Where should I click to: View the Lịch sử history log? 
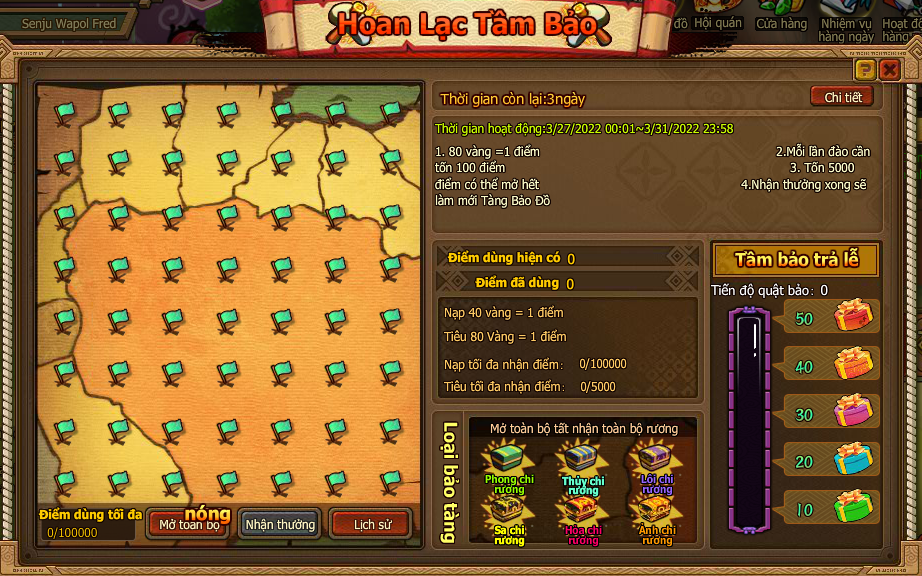370,524
